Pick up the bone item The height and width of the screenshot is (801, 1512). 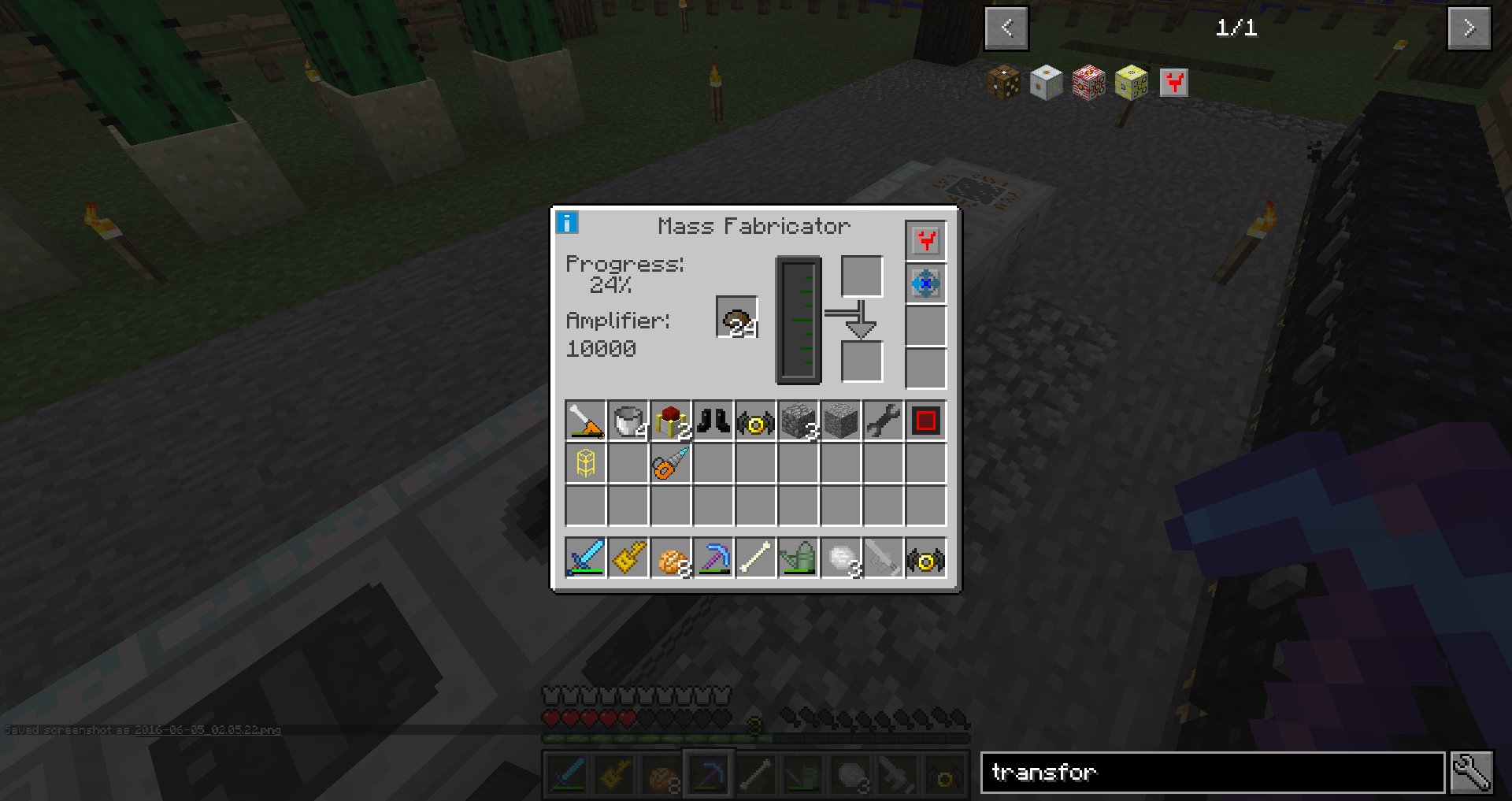(x=756, y=558)
